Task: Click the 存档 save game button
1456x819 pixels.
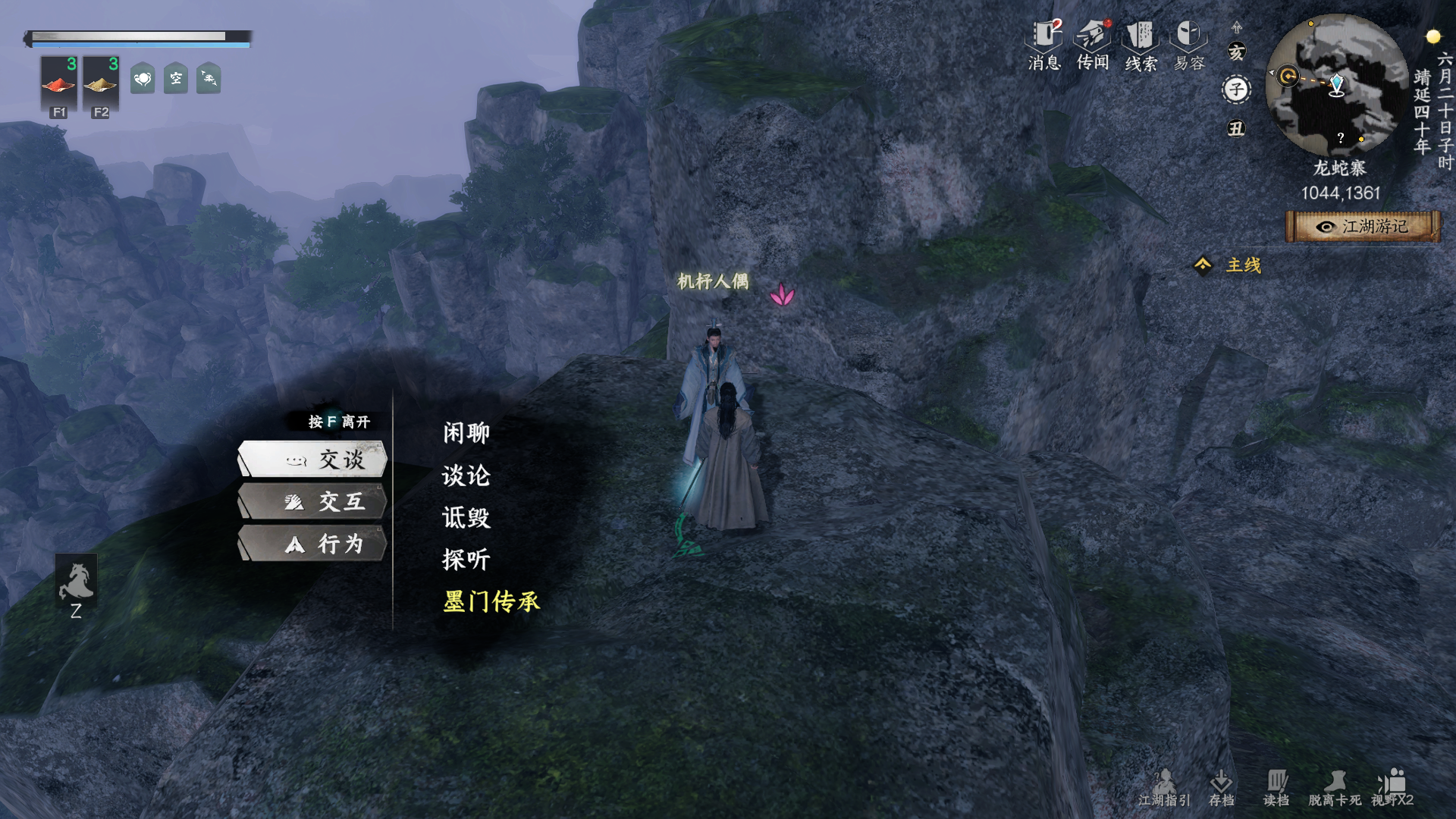Action: click(1221, 788)
